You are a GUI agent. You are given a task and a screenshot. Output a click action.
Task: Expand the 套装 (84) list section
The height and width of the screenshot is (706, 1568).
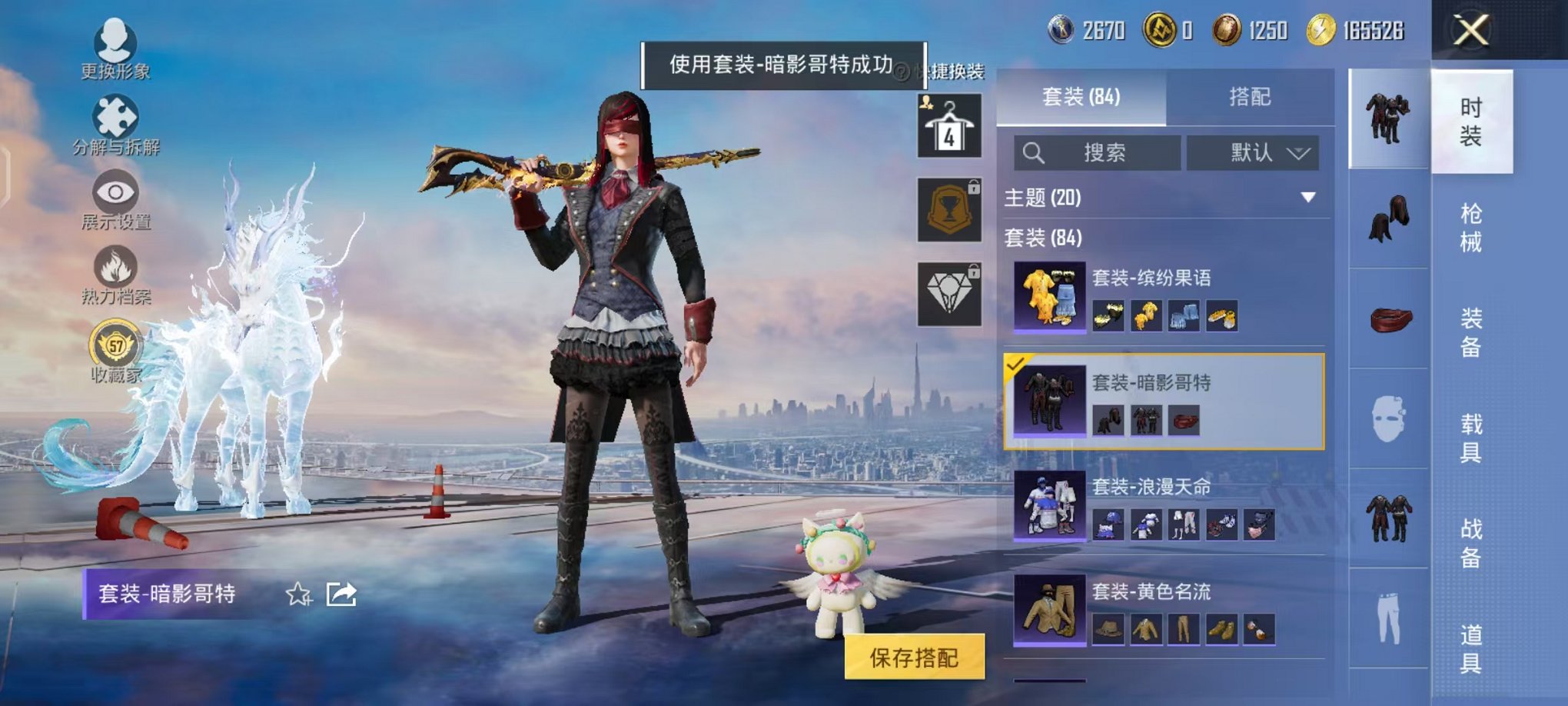(1053, 239)
